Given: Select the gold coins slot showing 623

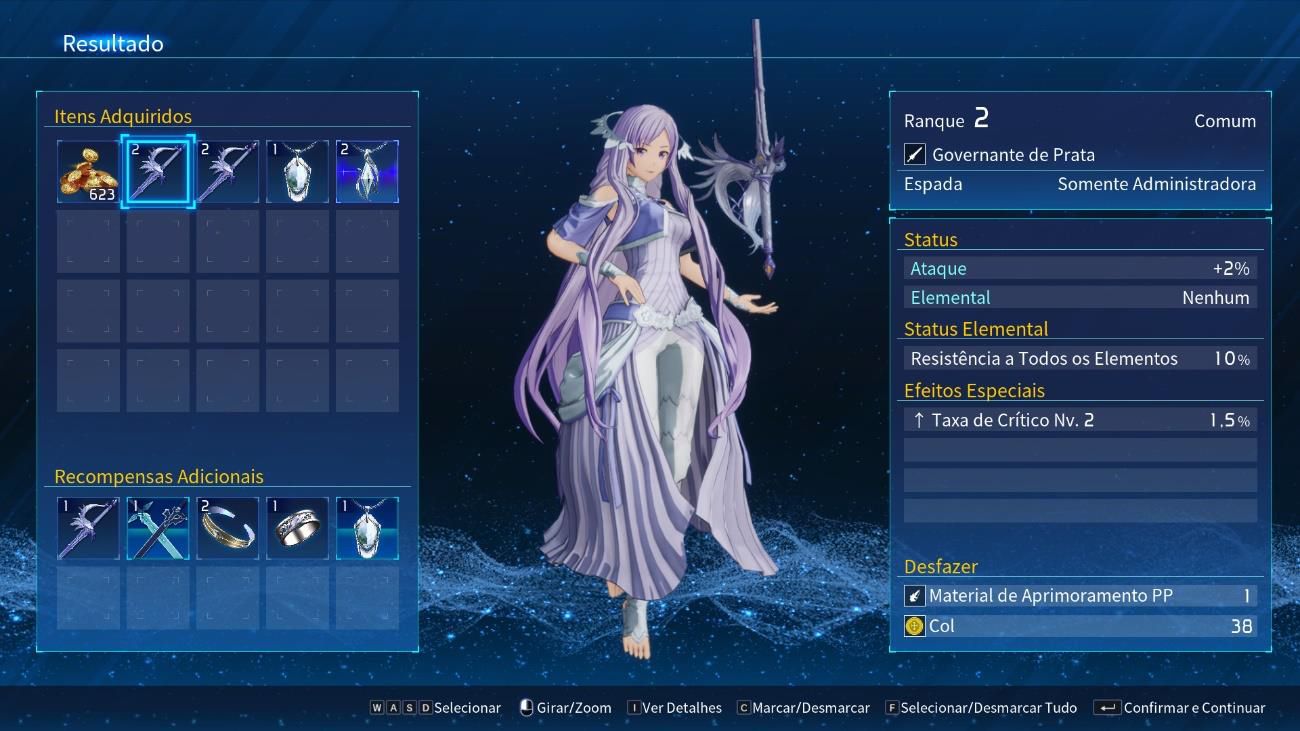Looking at the screenshot, I should (88, 172).
